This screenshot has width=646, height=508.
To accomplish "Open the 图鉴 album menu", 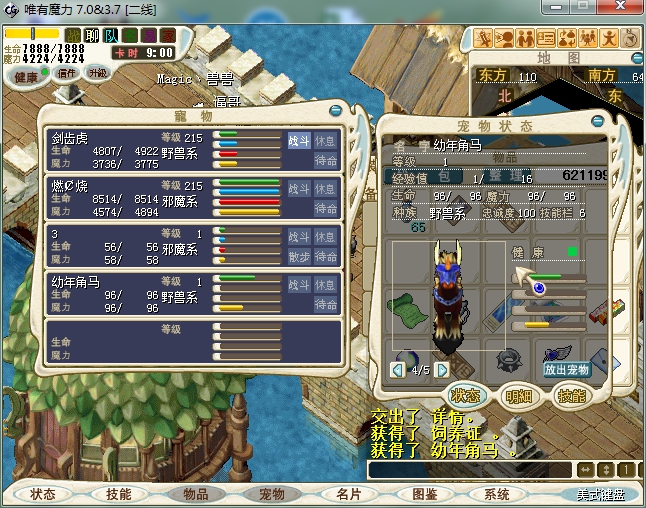I will pos(424,494).
